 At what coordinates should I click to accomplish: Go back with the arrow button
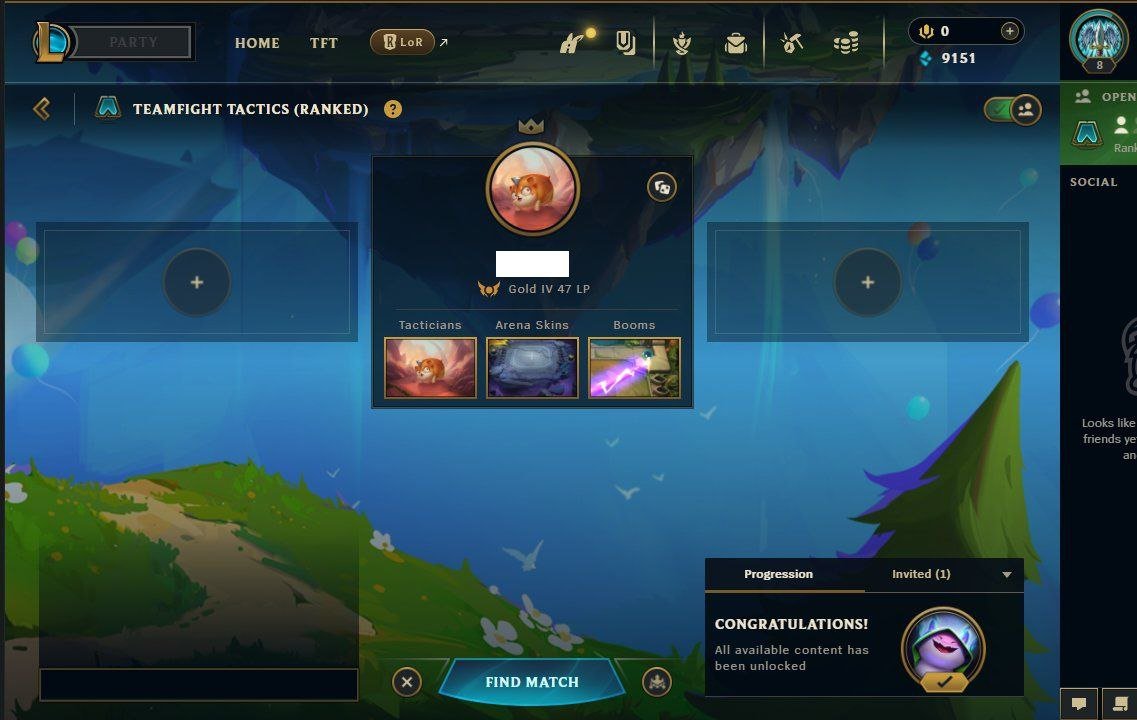click(x=42, y=108)
